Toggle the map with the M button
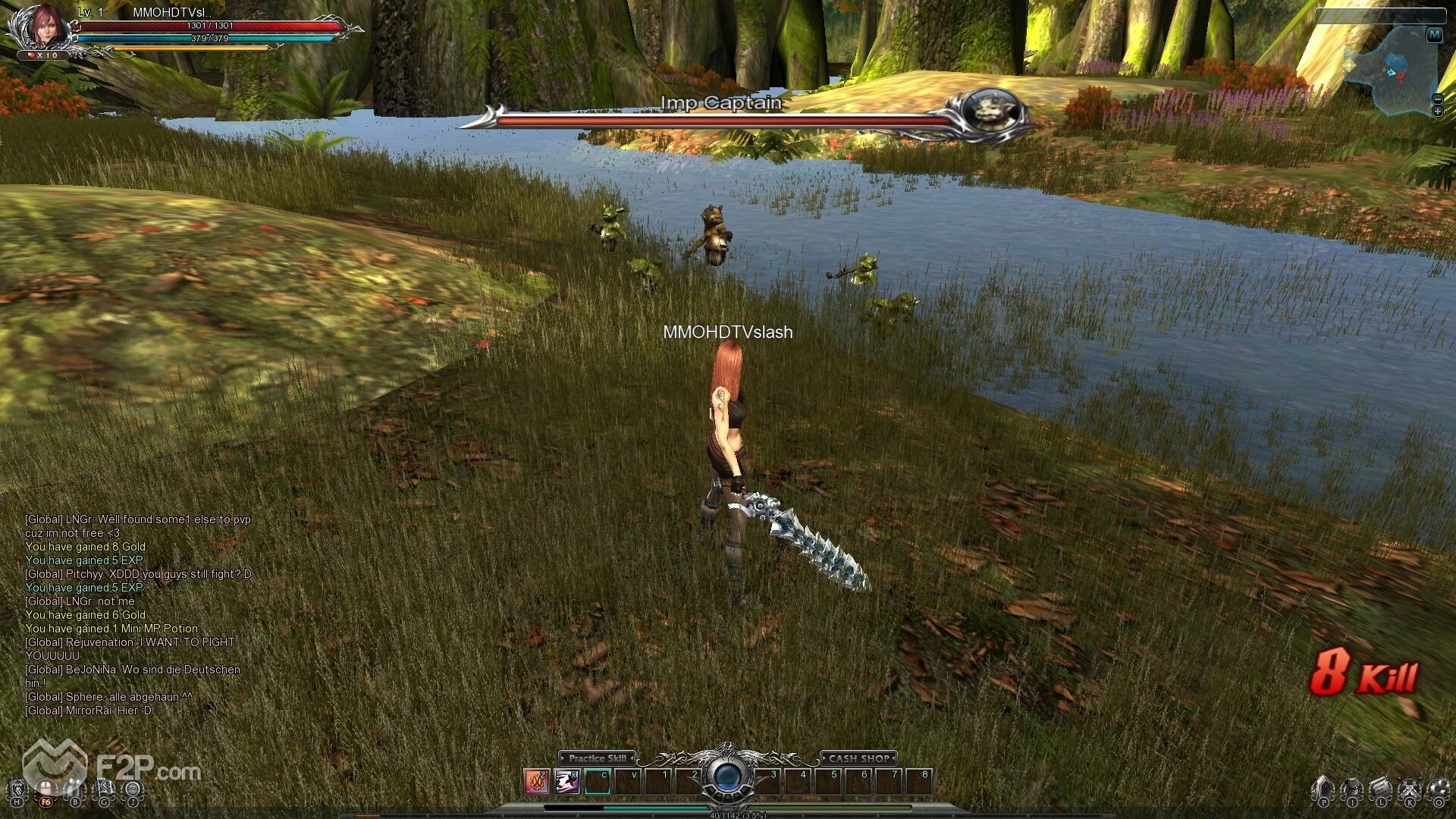This screenshot has width=1456, height=819. point(1434,35)
